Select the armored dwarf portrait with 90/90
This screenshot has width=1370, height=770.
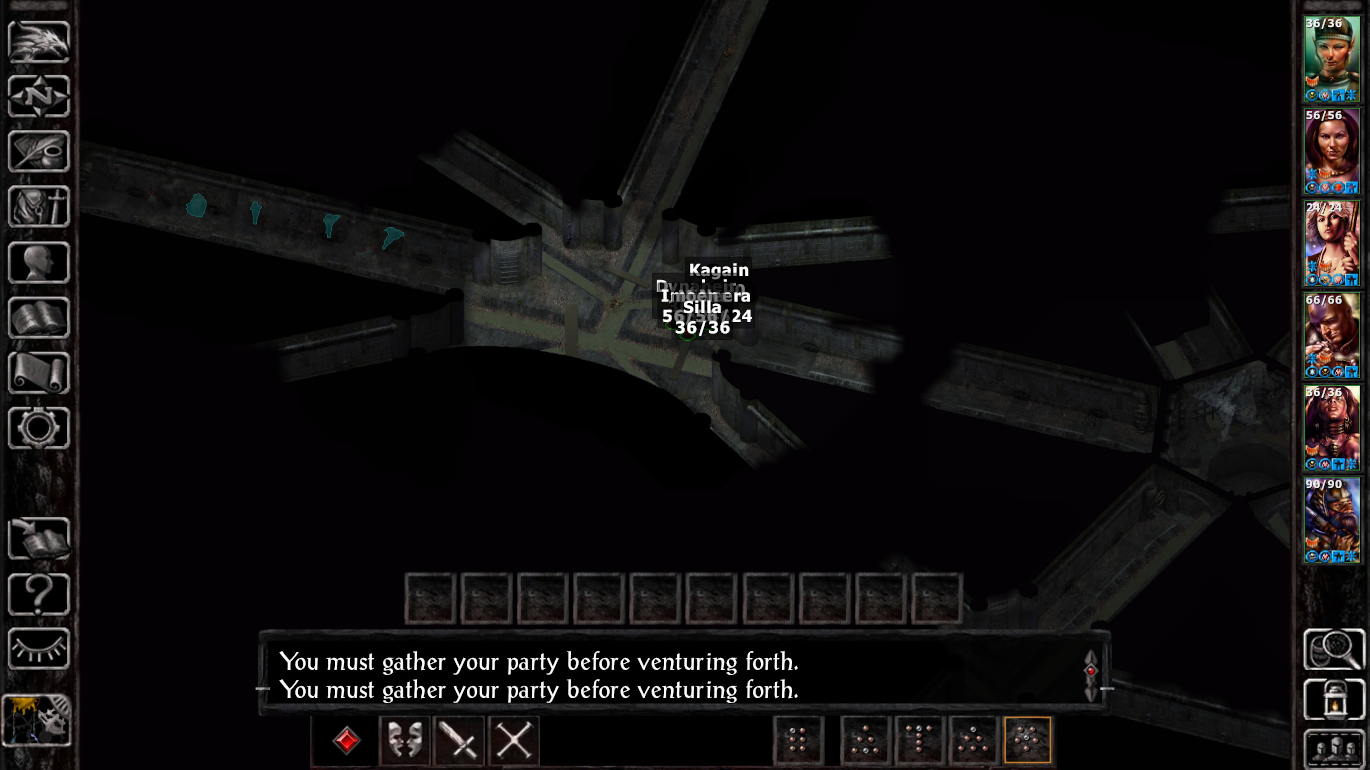click(1331, 520)
